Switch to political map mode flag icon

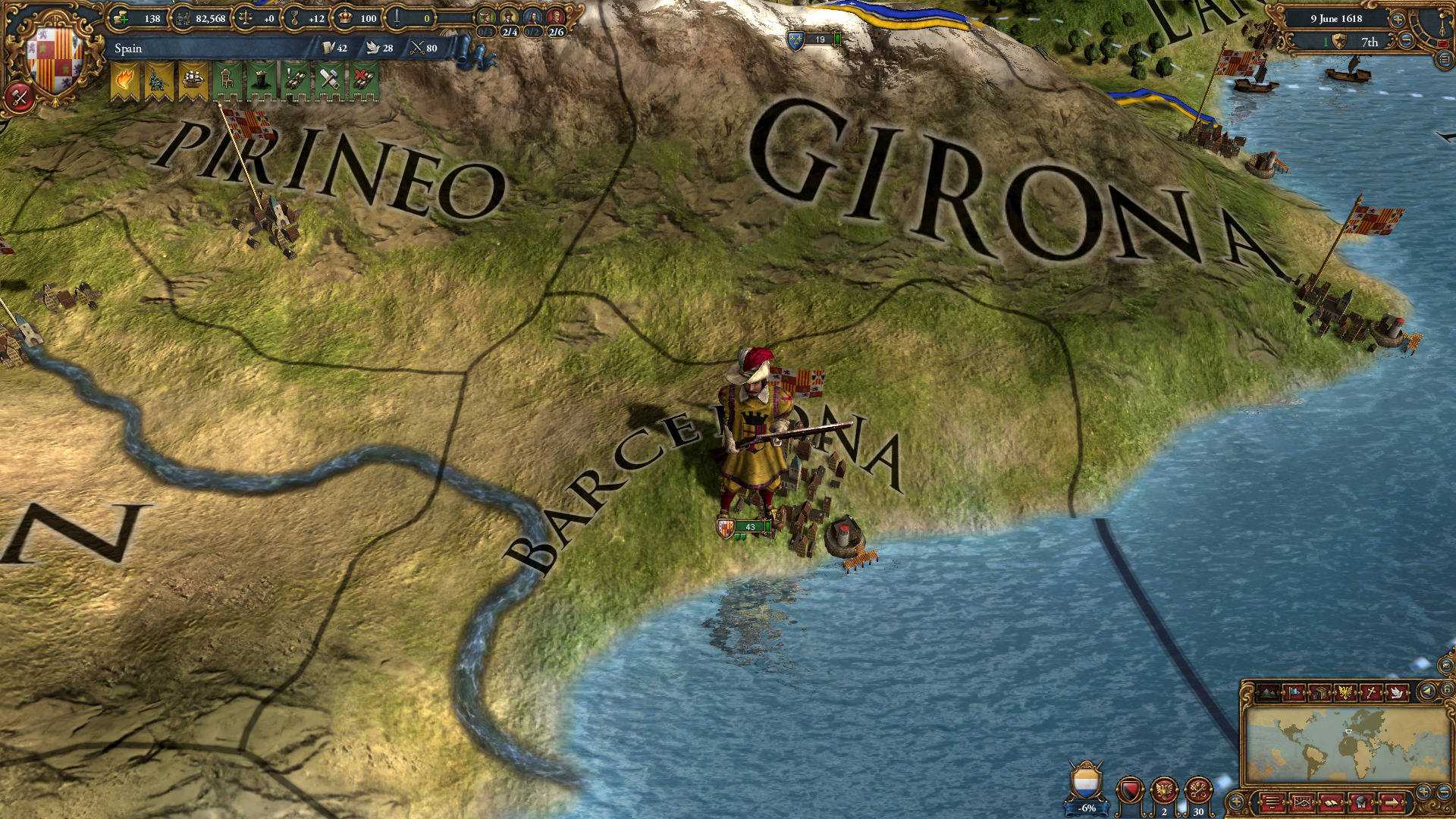click(x=1294, y=692)
